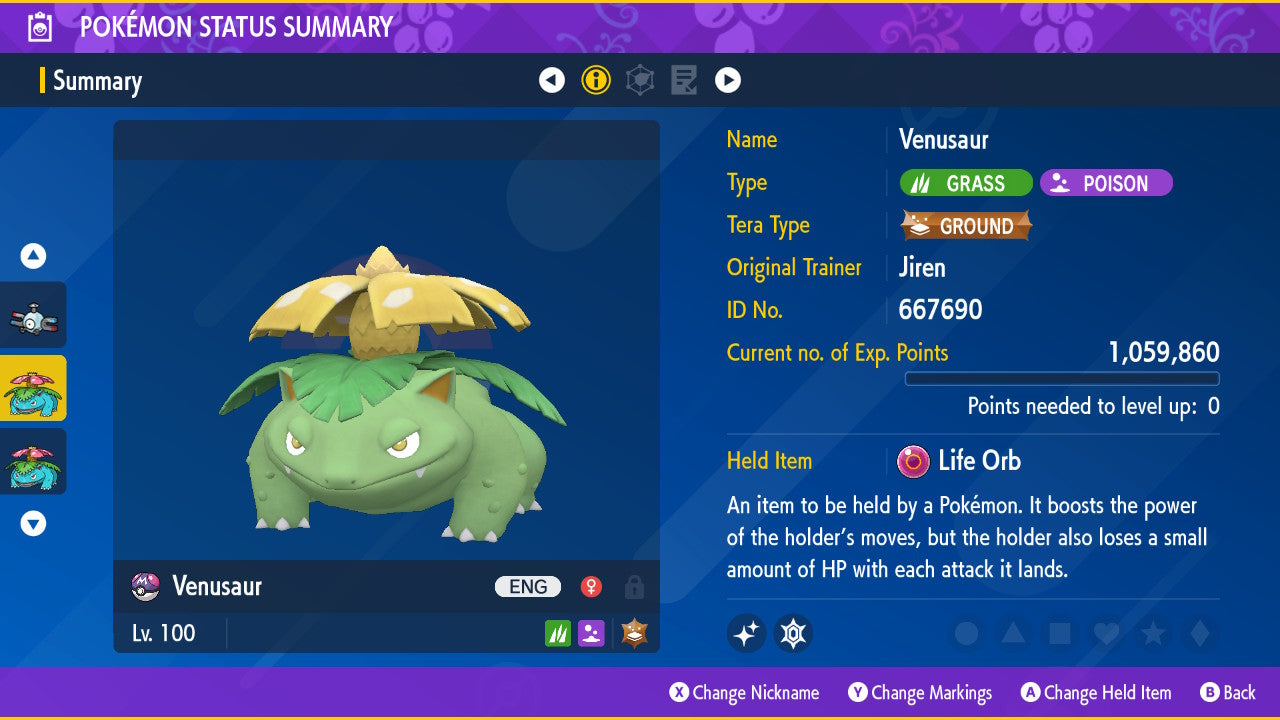Show the previous Pokémon with up arrow
The width and height of the screenshot is (1280, 720).
(x=33, y=256)
